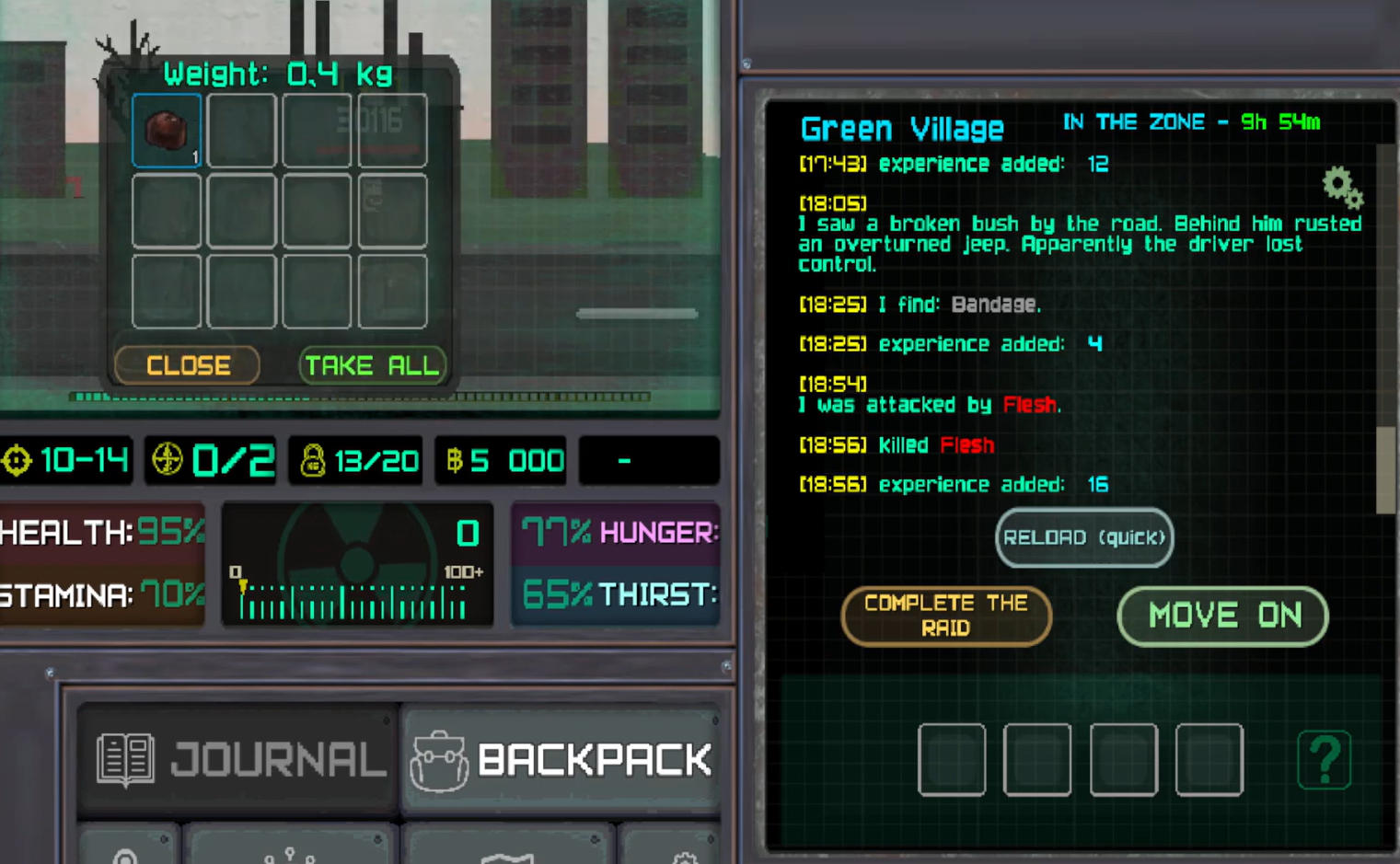Click the RELOAD (quick) button
The height and width of the screenshot is (864, 1400).
point(1084,537)
